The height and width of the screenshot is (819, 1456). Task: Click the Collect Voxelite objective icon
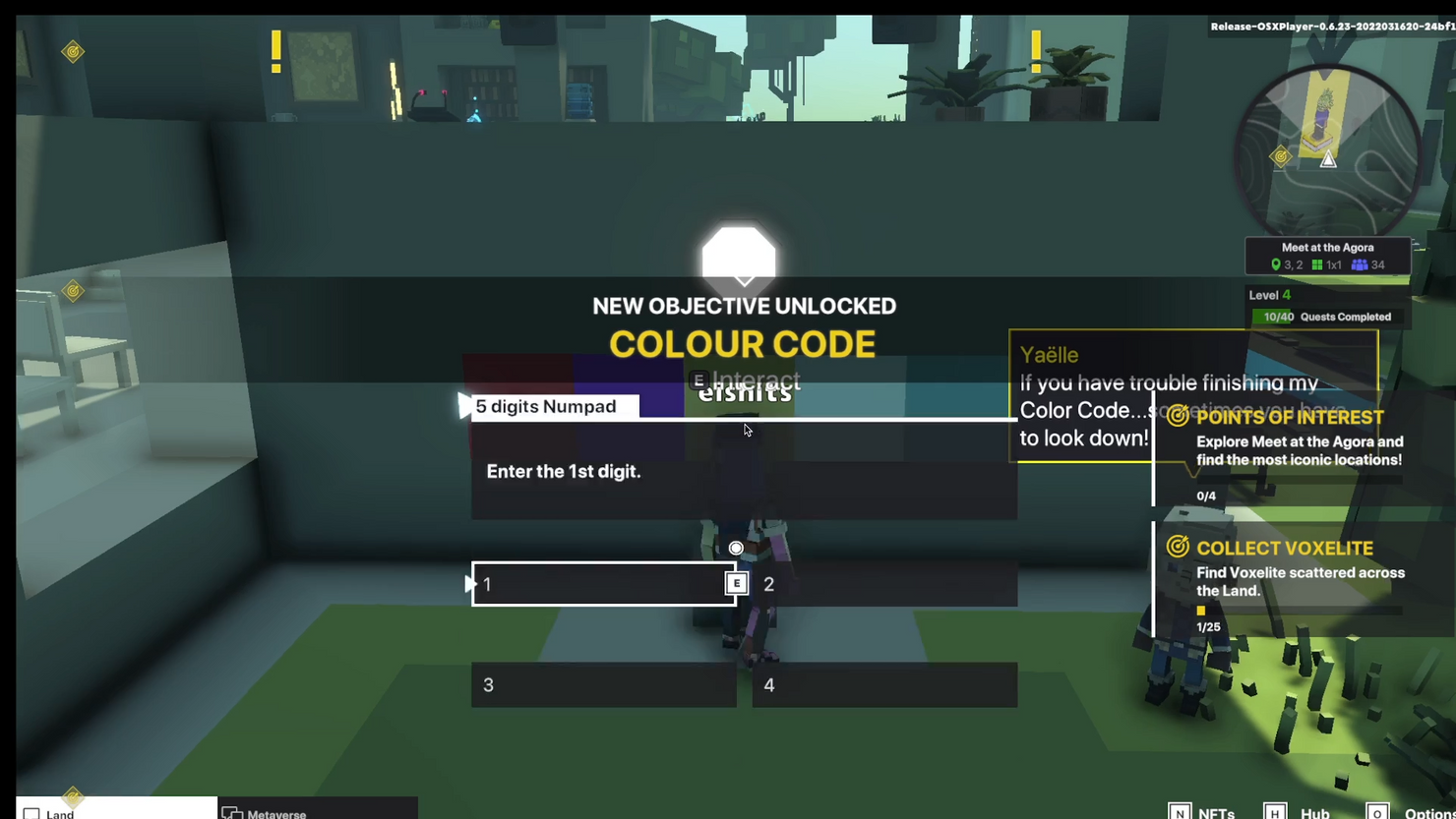[x=1179, y=548]
